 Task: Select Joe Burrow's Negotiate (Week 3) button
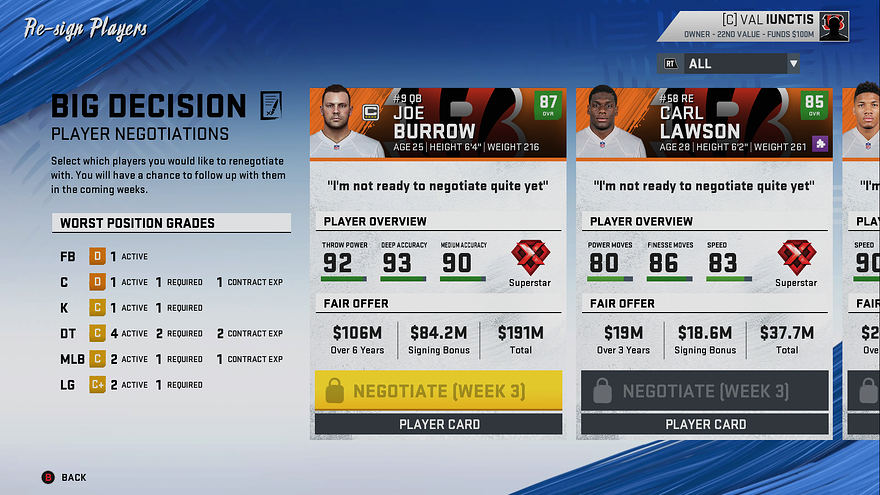(438, 391)
